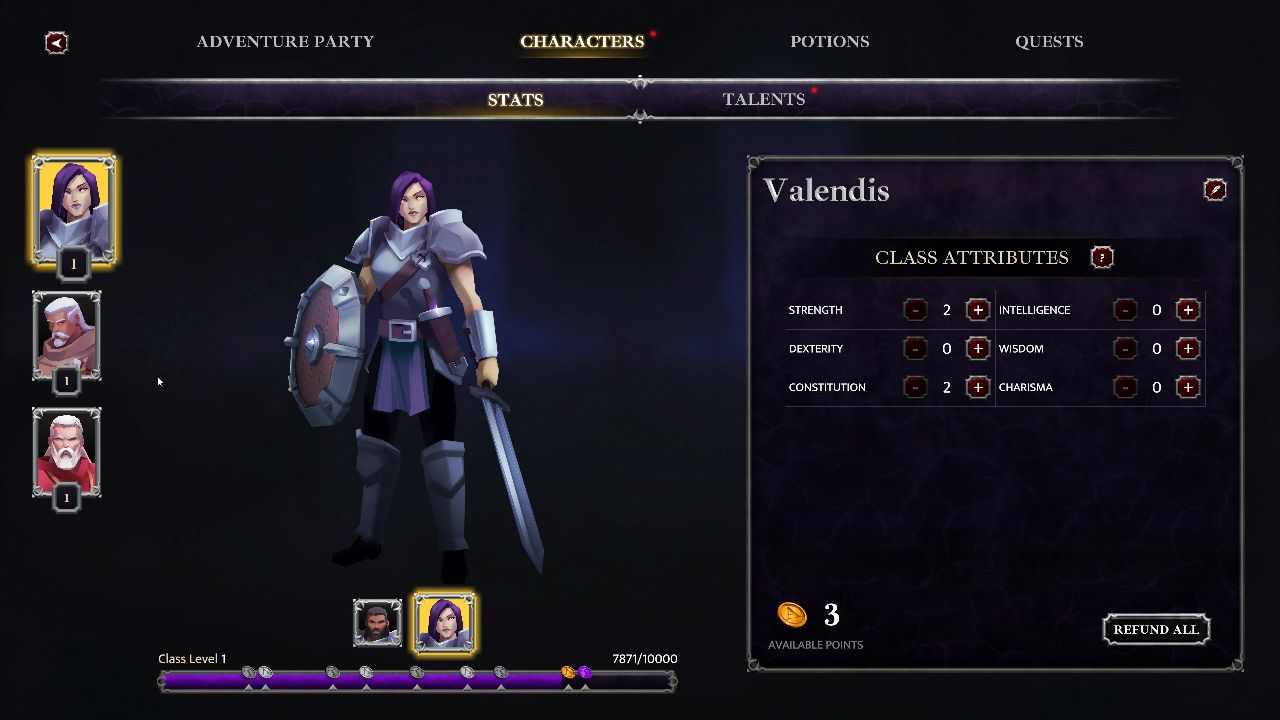The height and width of the screenshot is (720, 1280).
Task: Switch to the Talents tab
Action: (x=764, y=99)
